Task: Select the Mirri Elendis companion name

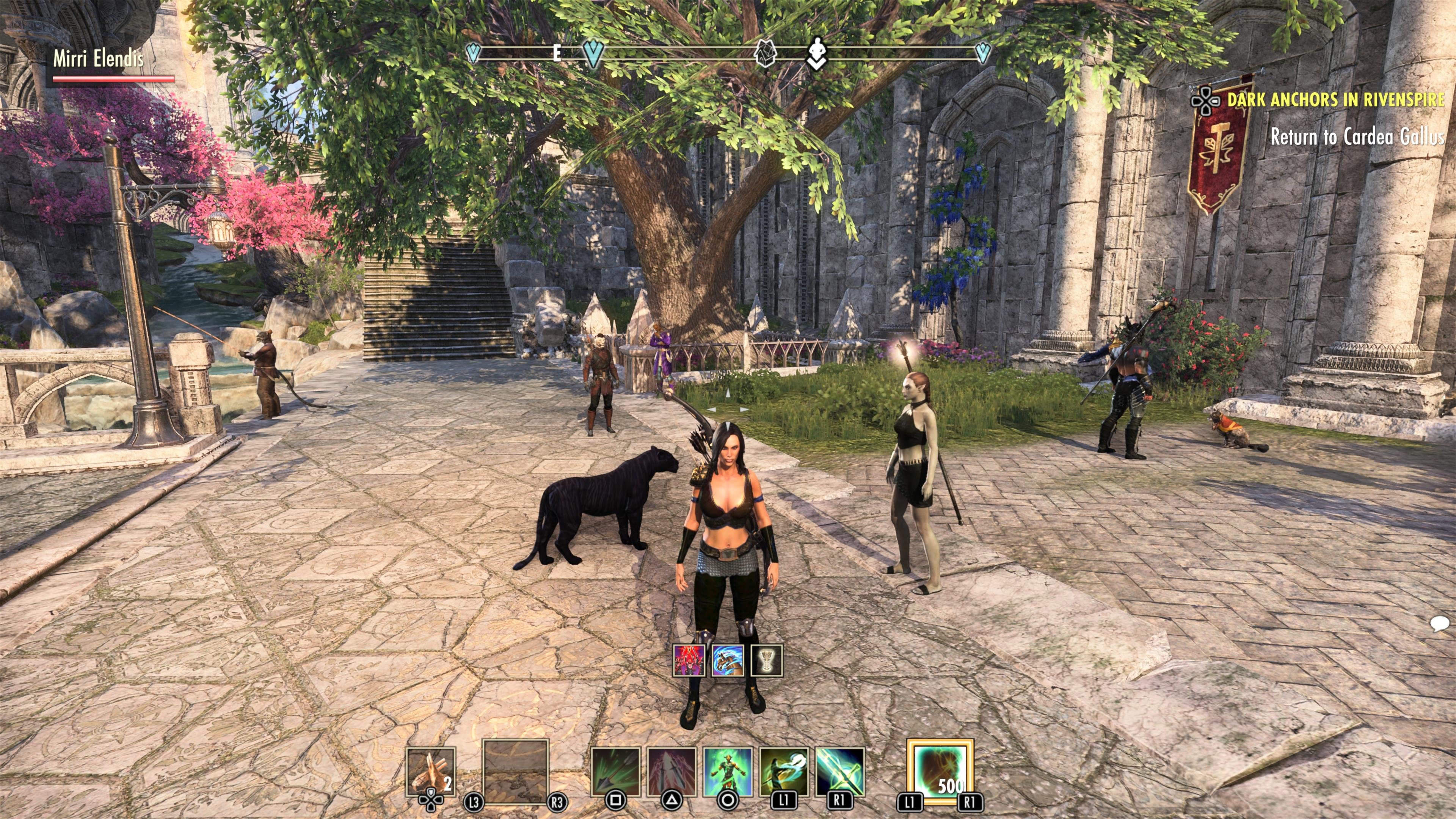Action: coord(98,59)
